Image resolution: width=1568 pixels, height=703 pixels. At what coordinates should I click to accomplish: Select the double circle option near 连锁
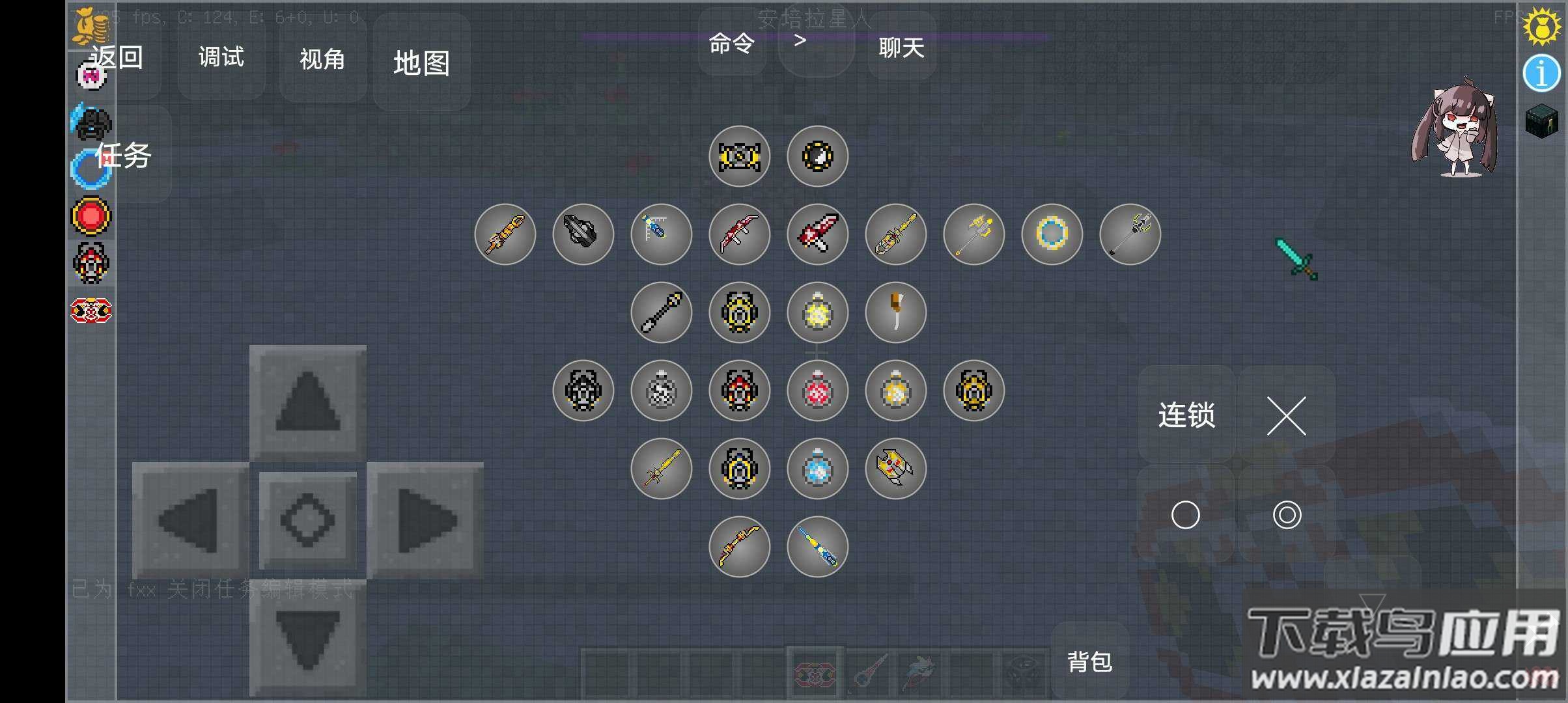click(1287, 514)
